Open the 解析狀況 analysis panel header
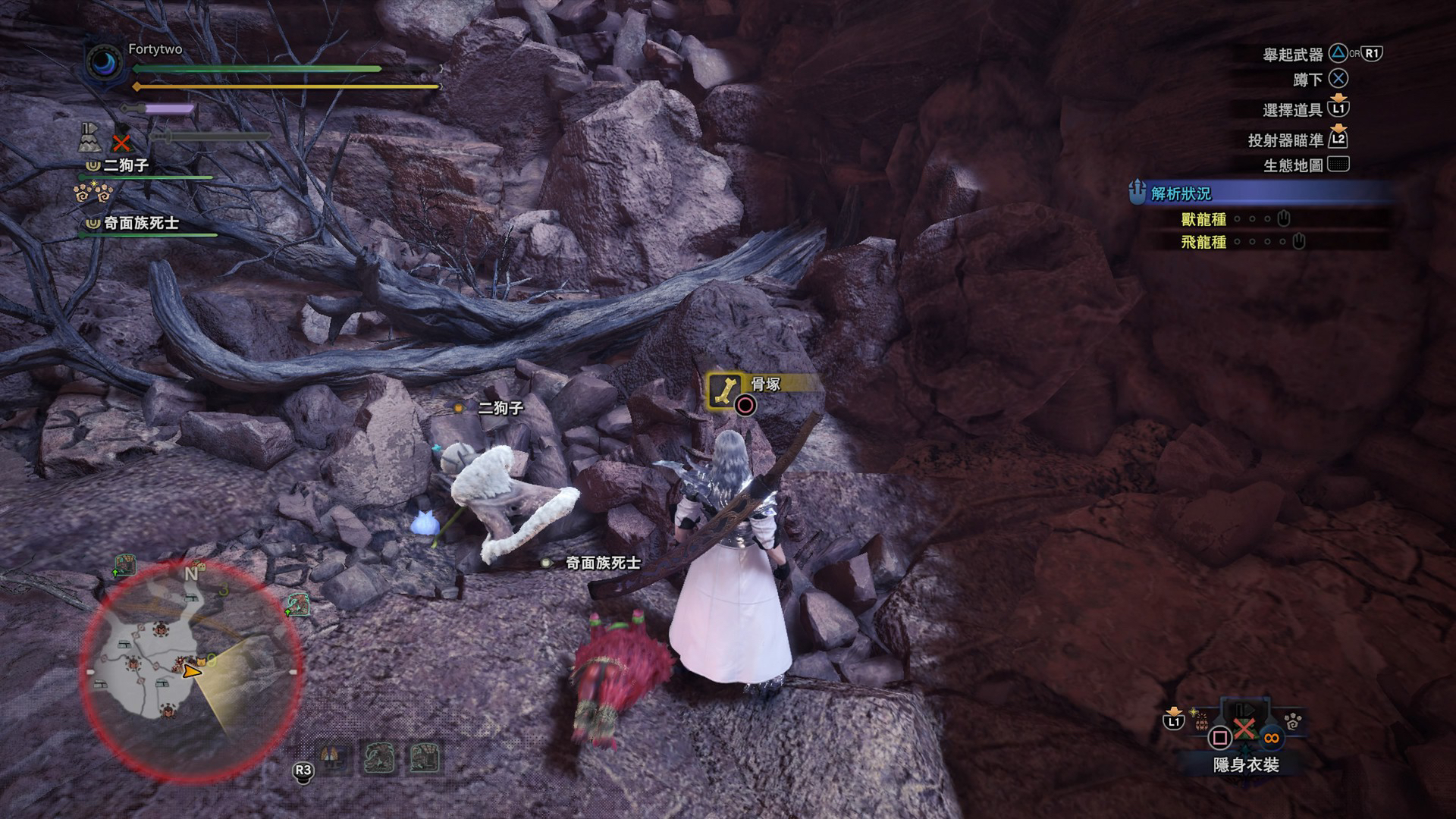The image size is (1456, 819). point(1181,193)
